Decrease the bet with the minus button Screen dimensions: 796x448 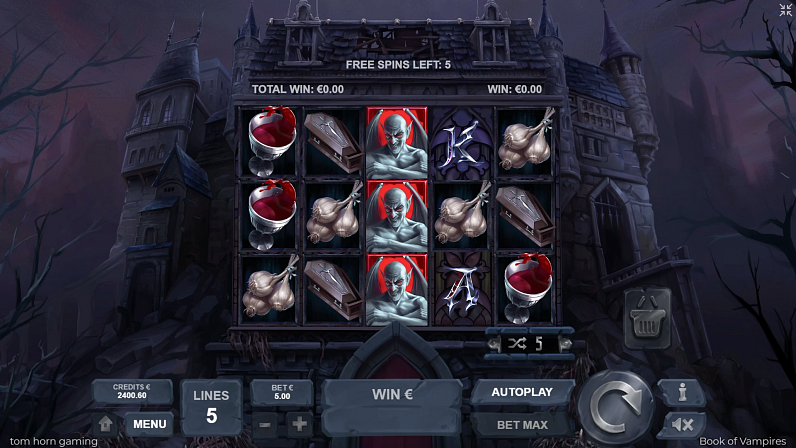tap(265, 424)
